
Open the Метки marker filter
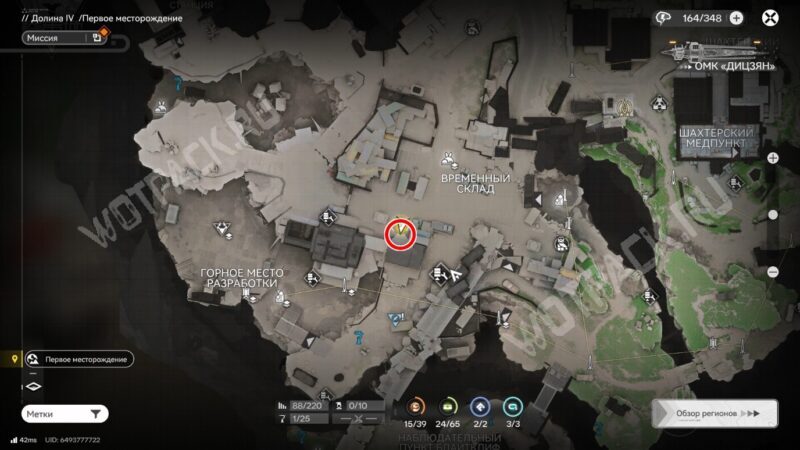point(64,413)
